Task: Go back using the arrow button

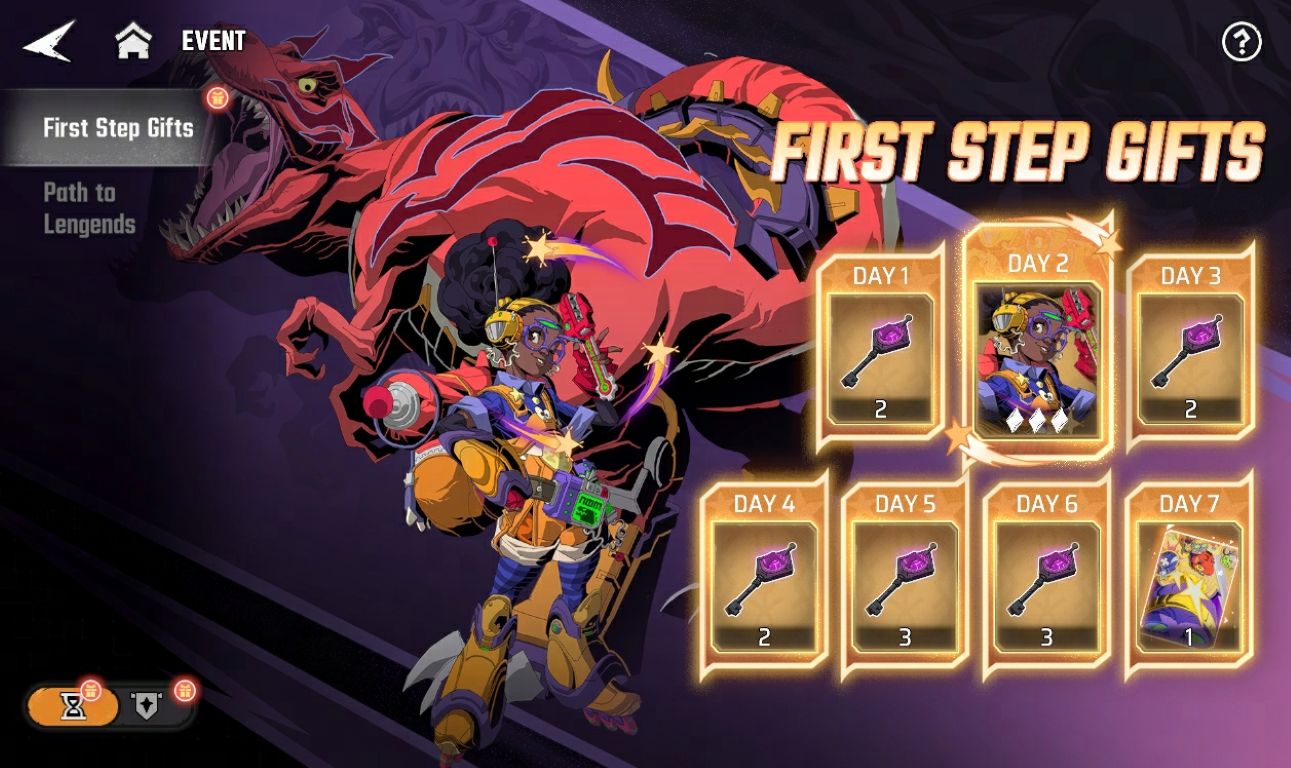Action: (x=48, y=42)
